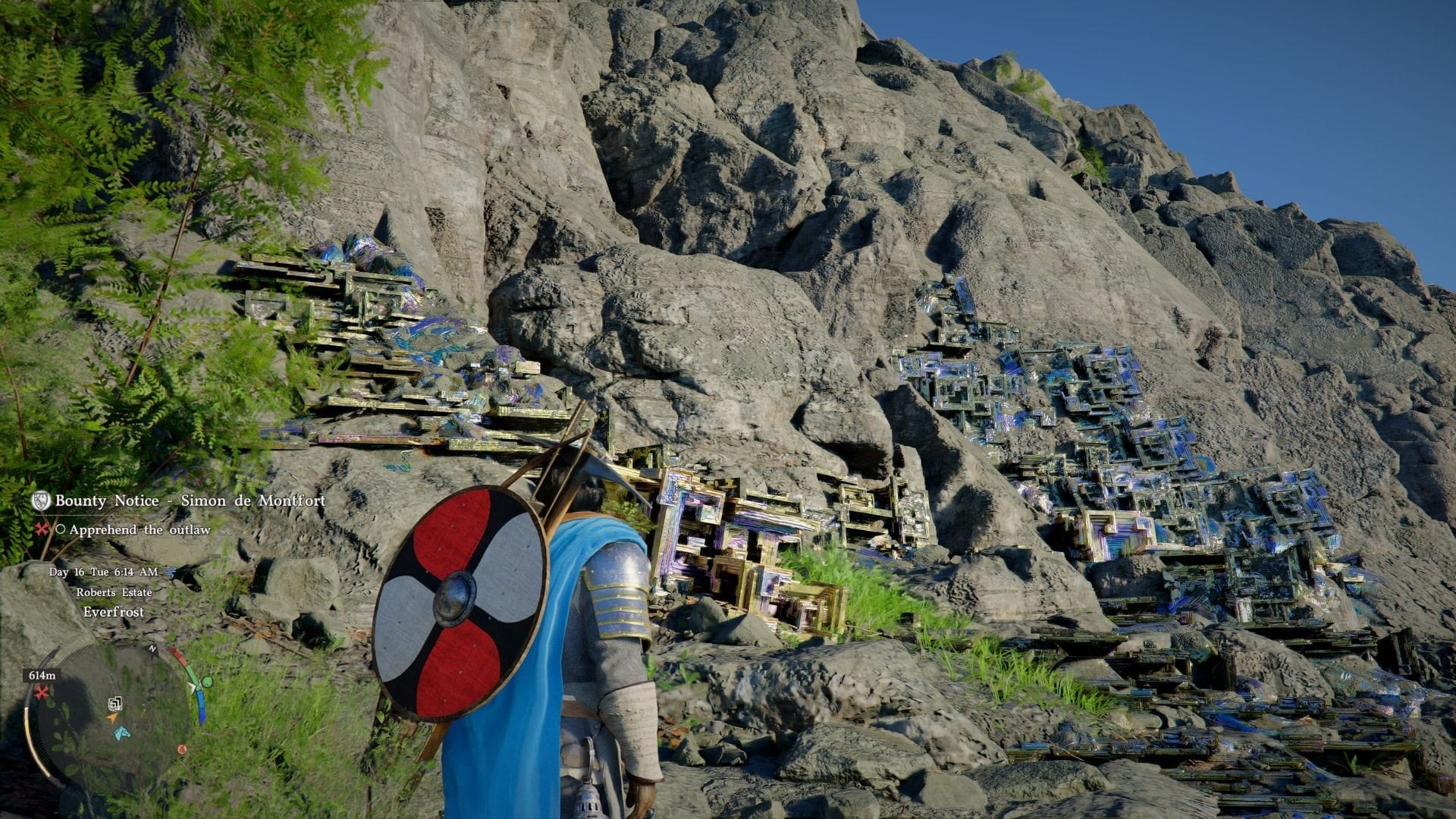This screenshot has height=819, width=1456.
Task: Click the yellow player arrow on the minimap
Action: [113, 718]
